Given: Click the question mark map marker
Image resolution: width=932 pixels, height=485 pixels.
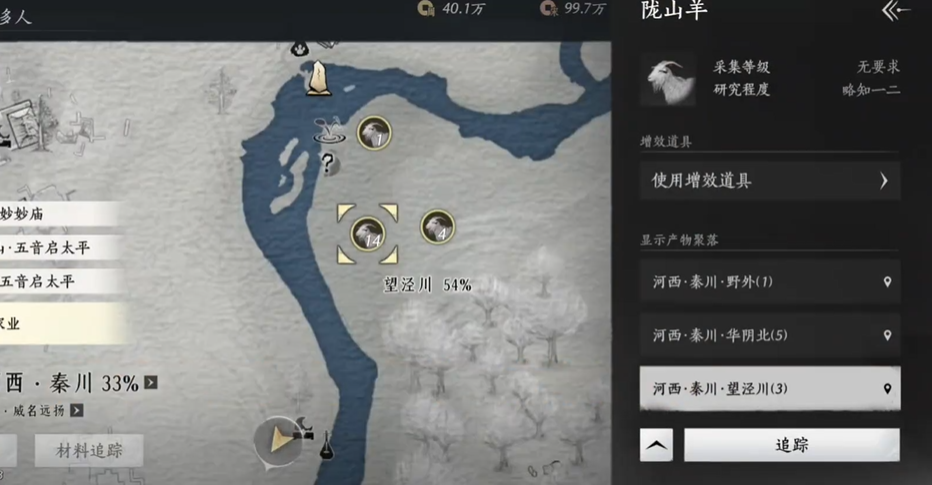Looking at the screenshot, I should click(326, 163).
